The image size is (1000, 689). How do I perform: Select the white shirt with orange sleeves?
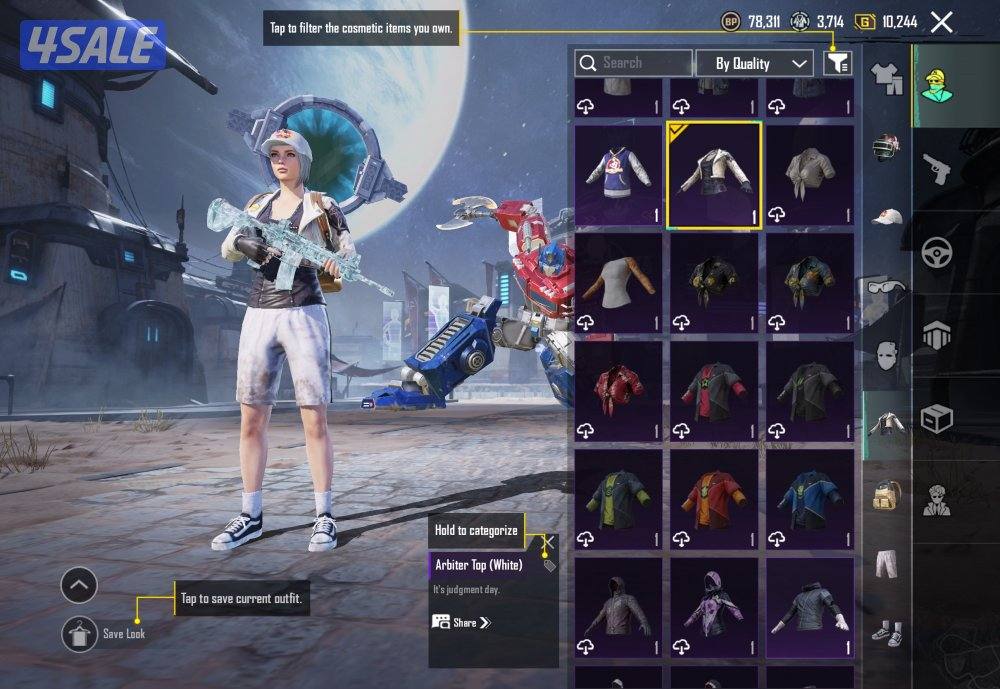click(x=618, y=284)
